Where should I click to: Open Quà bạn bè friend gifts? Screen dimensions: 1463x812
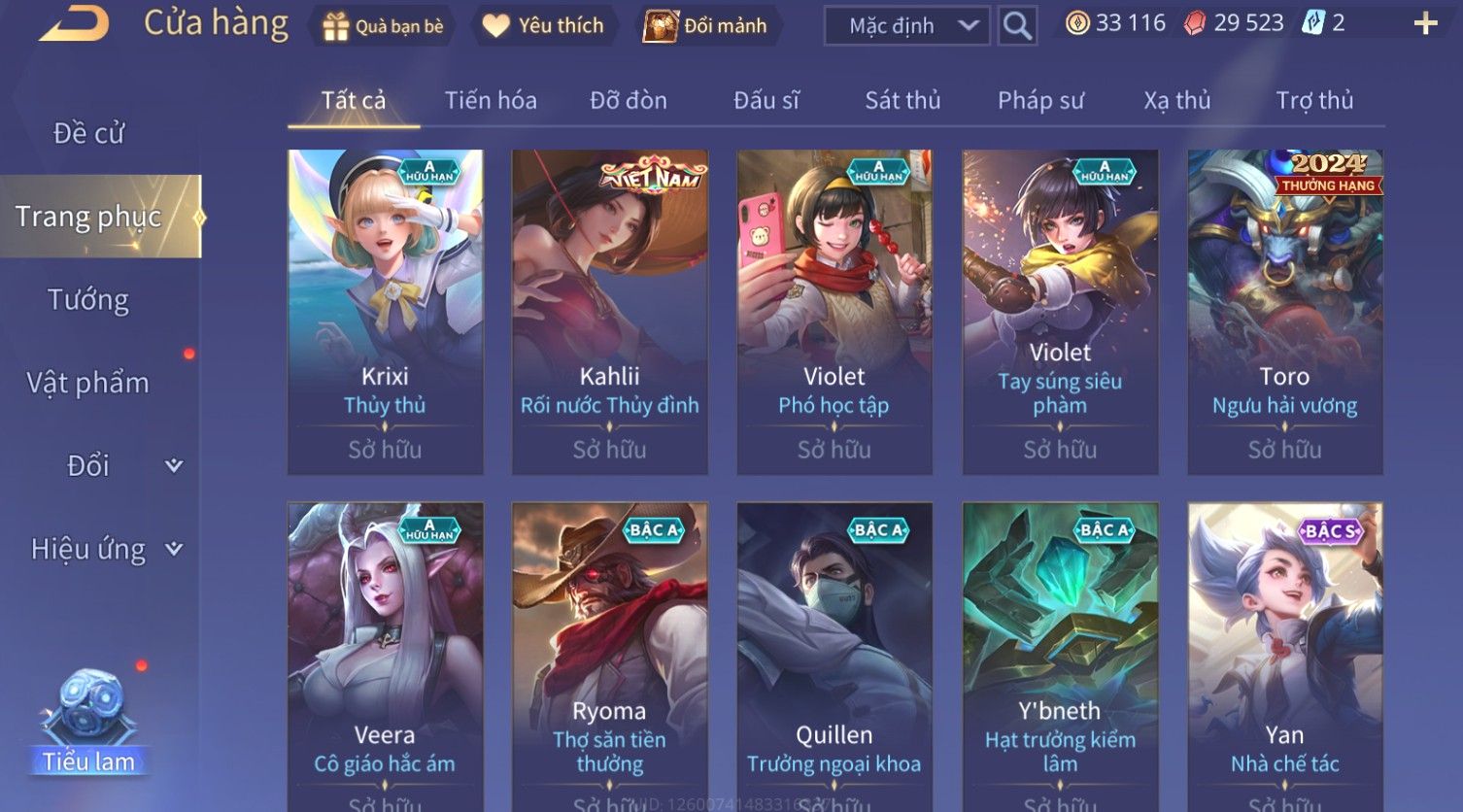tap(383, 26)
